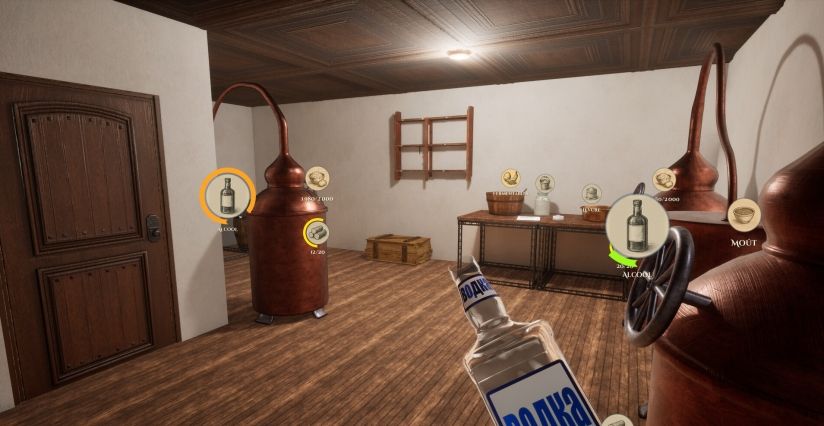Click the potato icon reading 1980/2000

(317, 178)
